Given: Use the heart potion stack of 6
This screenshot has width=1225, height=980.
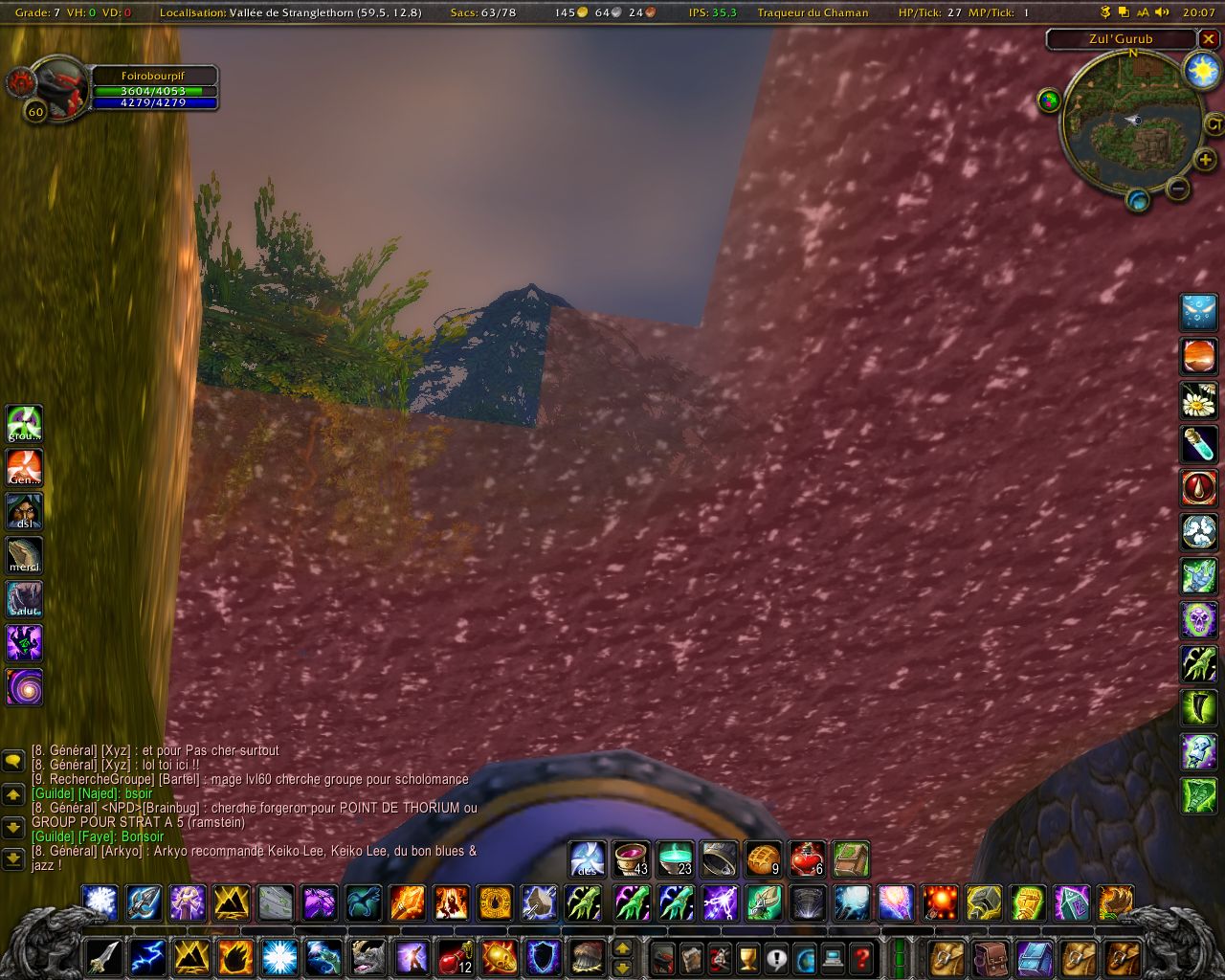Looking at the screenshot, I should (x=807, y=858).
